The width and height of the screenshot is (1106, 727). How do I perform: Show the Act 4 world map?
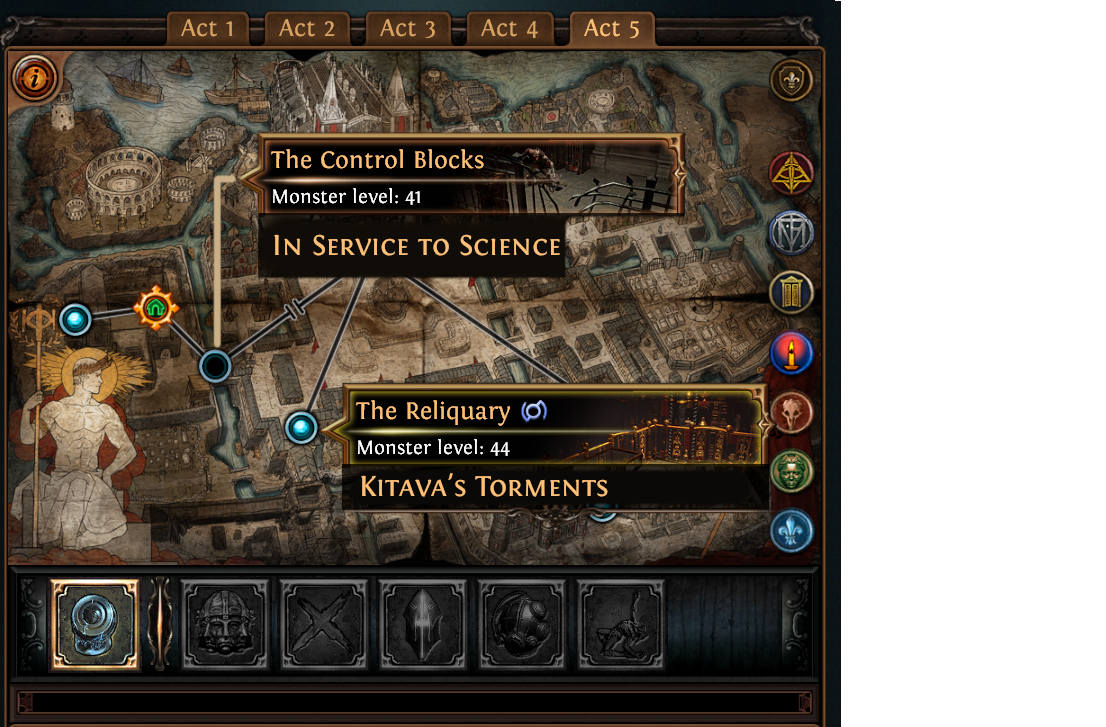click(x=509, y=29)
